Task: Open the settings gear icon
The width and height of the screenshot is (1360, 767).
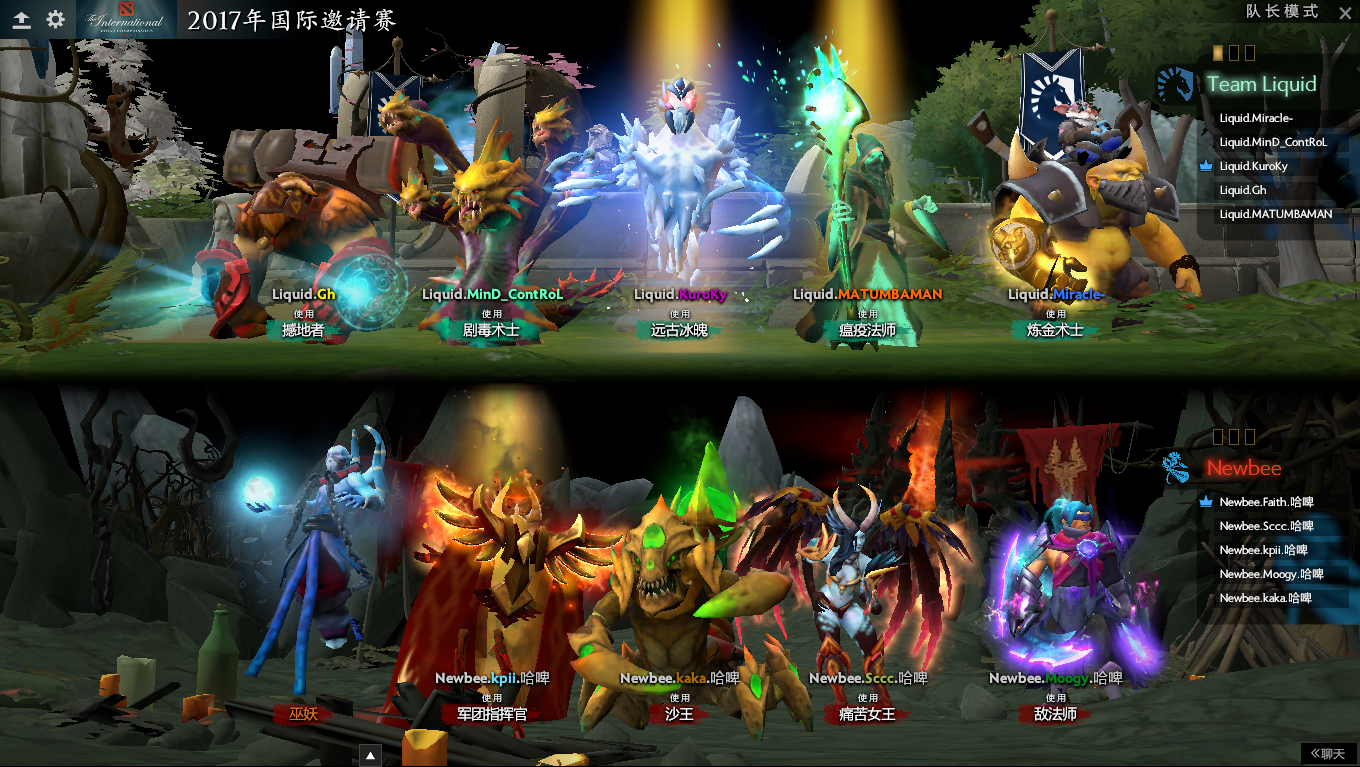Action: pos(55,17)
